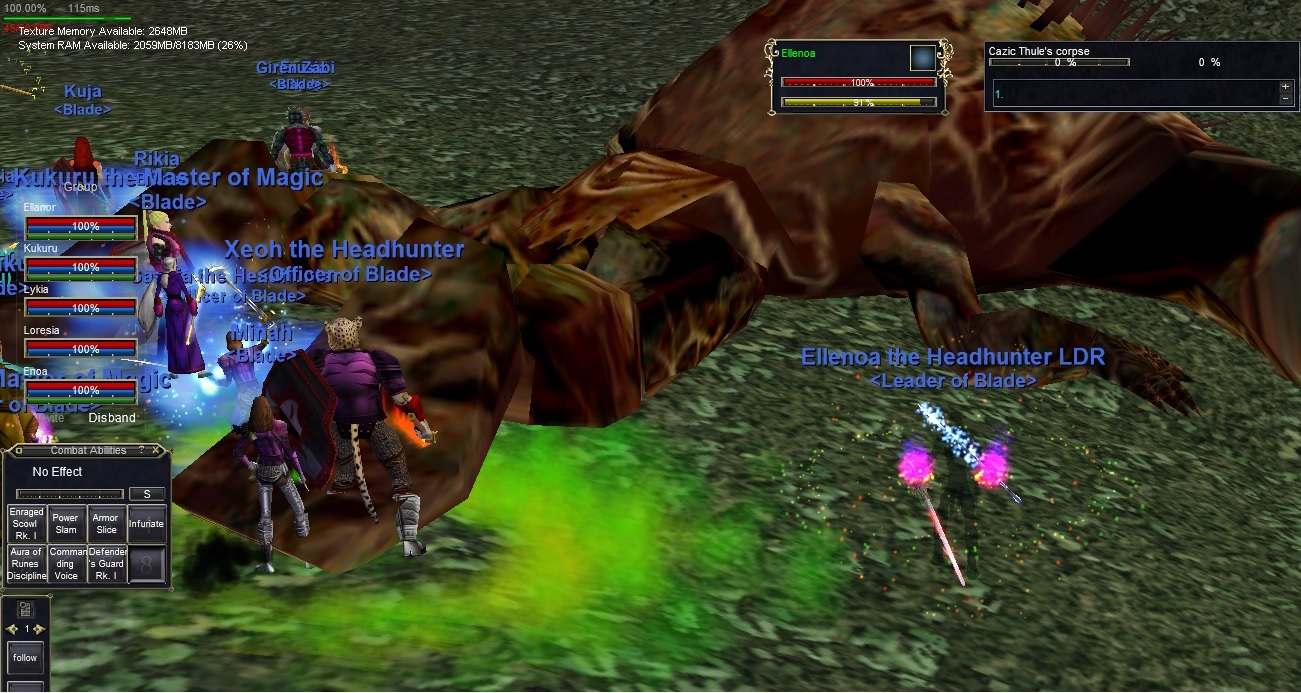Go to the previous hotbar page
Viewport: 1301px width, 693px height.
click(11, 629)
